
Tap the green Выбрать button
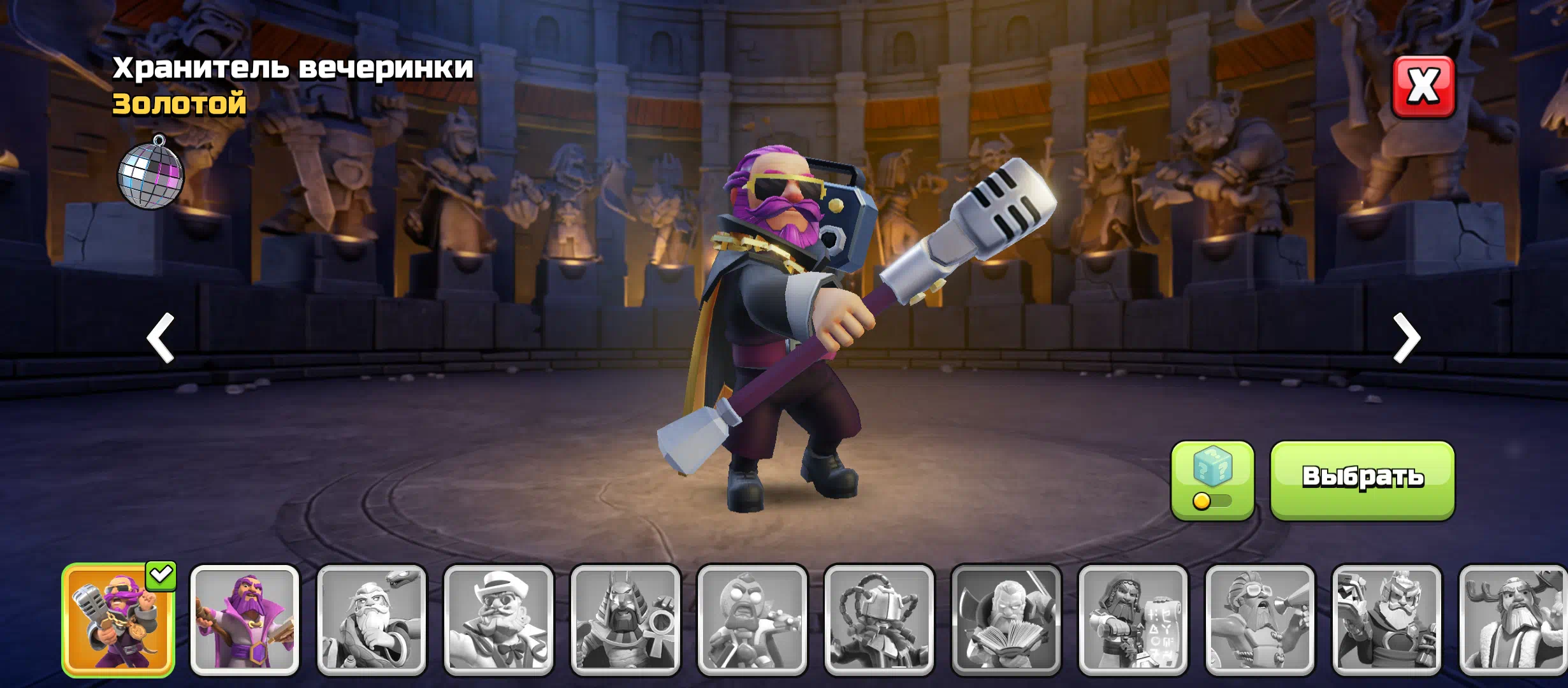(1362, 480)
